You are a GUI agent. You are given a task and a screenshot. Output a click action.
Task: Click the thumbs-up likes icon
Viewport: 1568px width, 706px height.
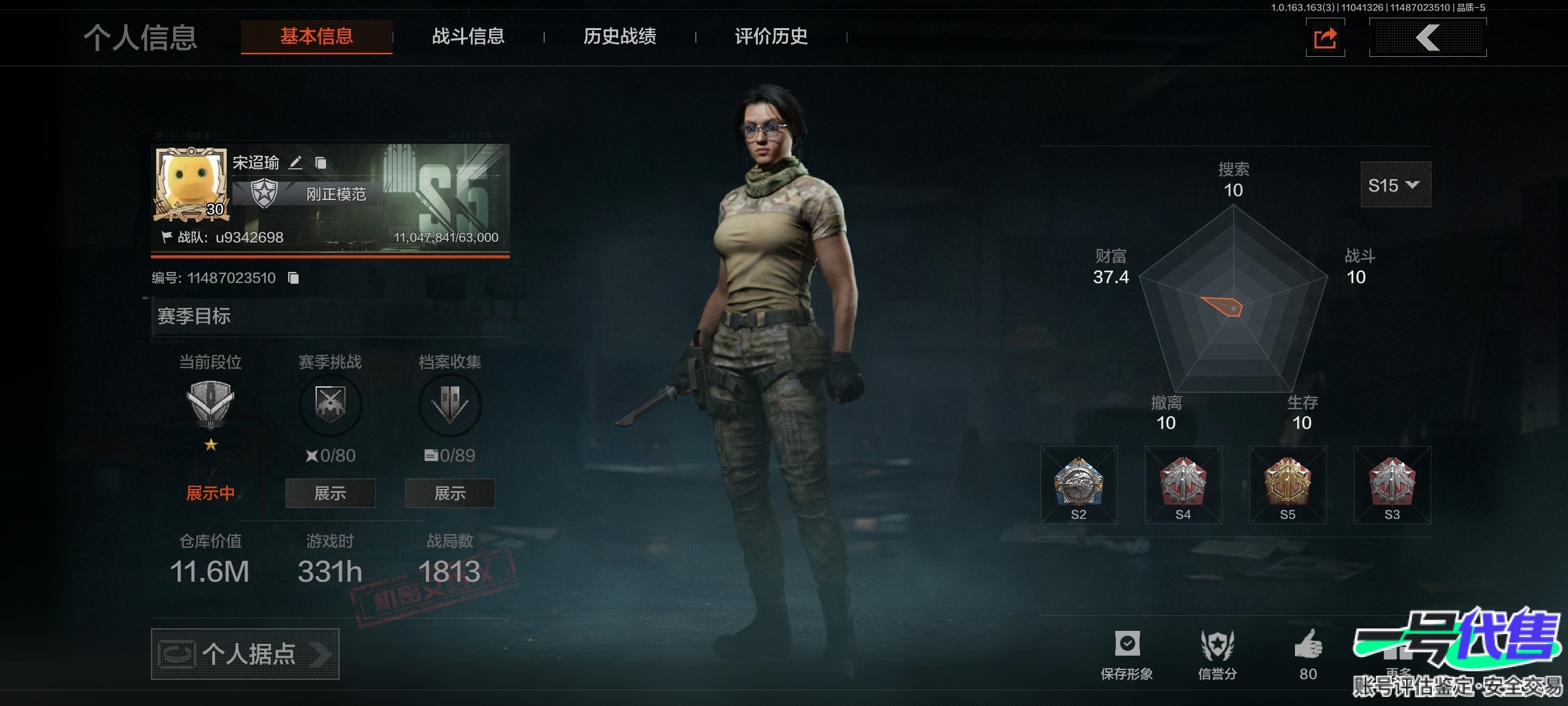click(1308, 645)
